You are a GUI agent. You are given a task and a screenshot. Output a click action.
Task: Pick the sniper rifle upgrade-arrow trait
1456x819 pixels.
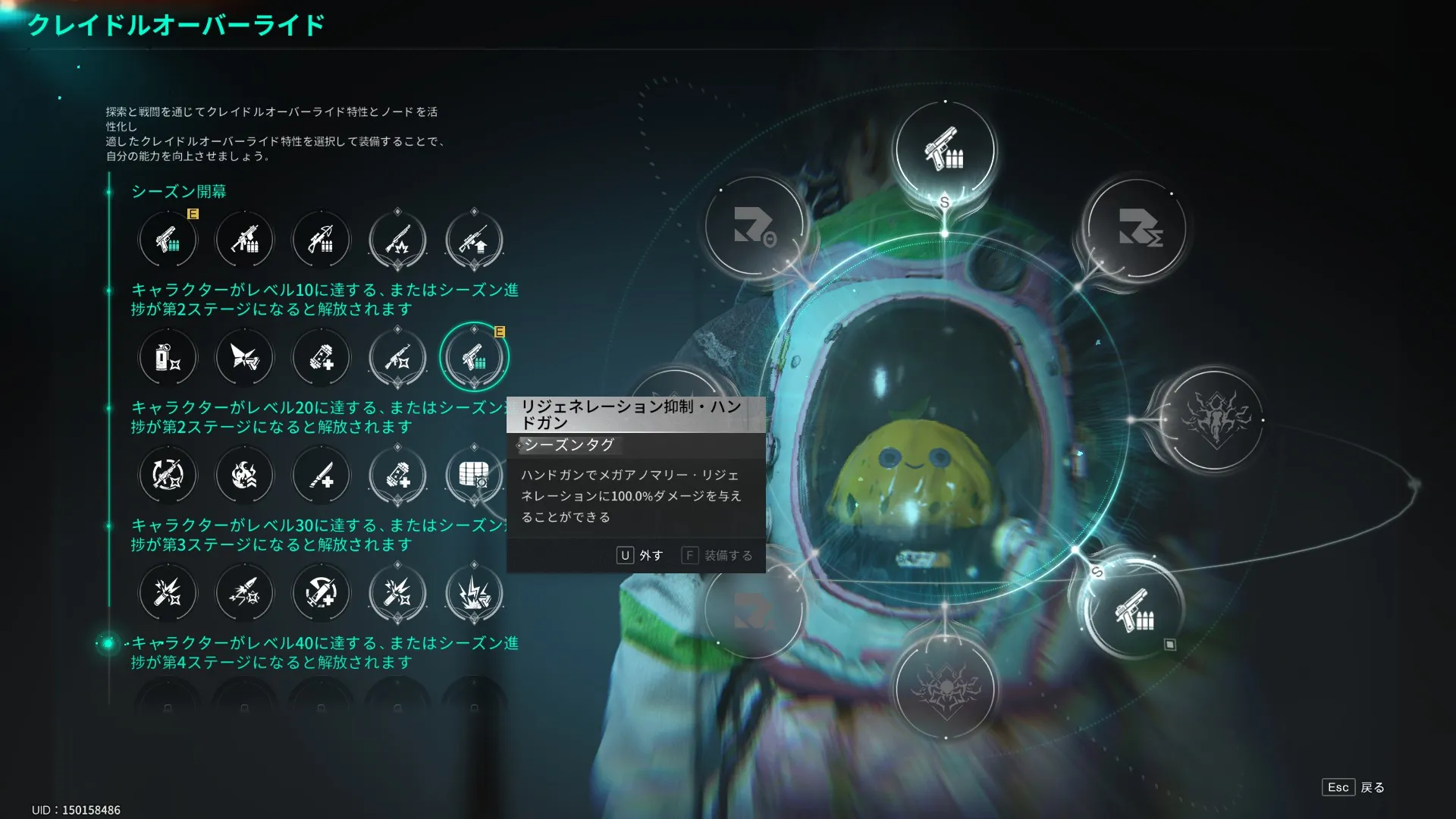474,240
